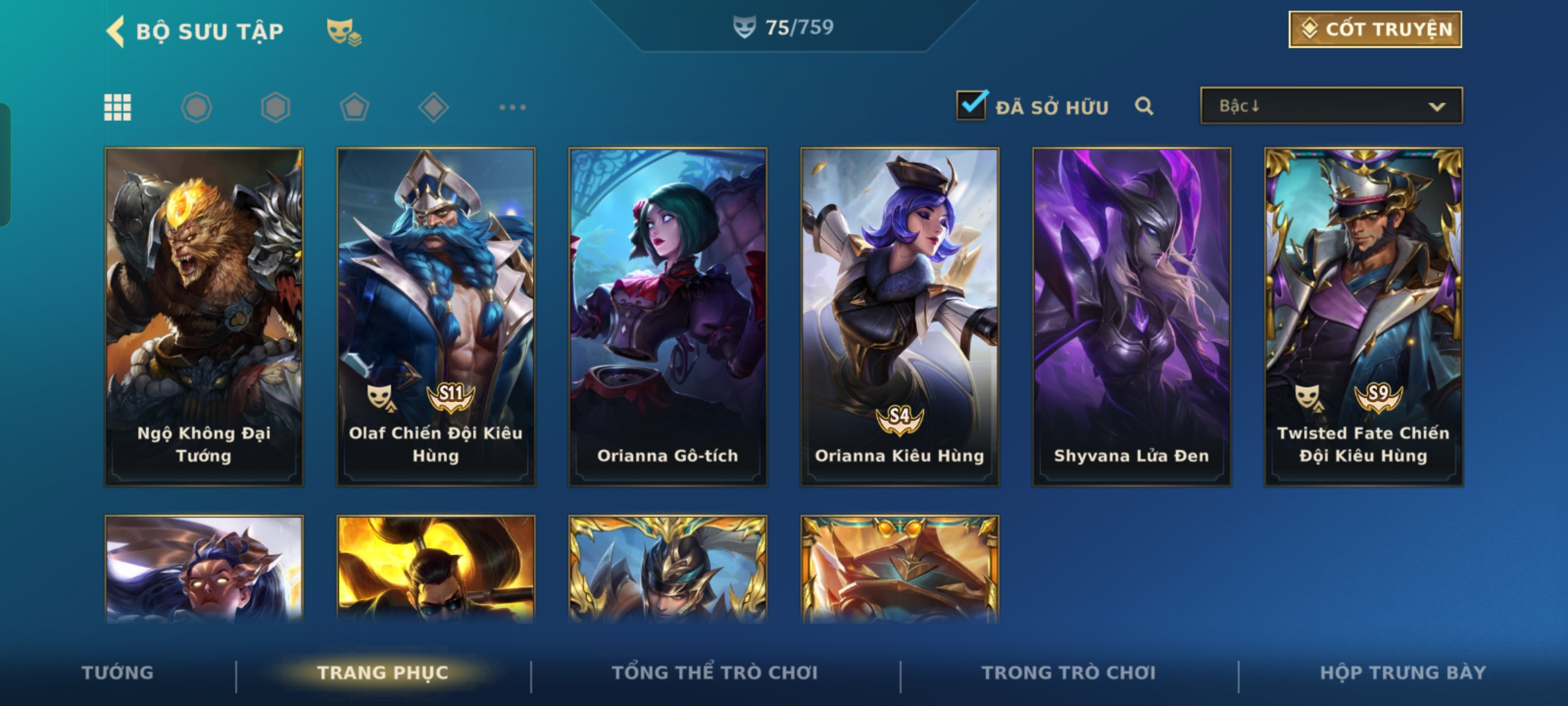This screenshot has width=1568, height=706.
Task: Choose the diamond rarity filter
Action: click(433, 107)
